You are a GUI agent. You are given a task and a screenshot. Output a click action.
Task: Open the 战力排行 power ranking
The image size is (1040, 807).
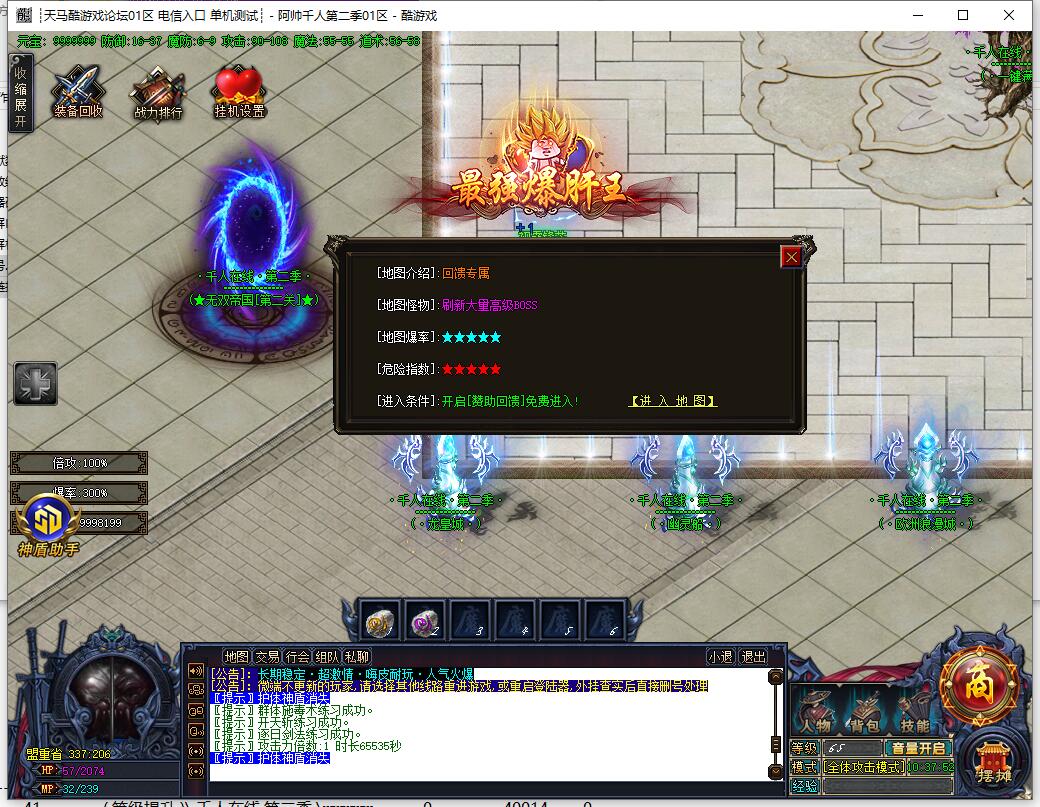click(x=158, y=92)
